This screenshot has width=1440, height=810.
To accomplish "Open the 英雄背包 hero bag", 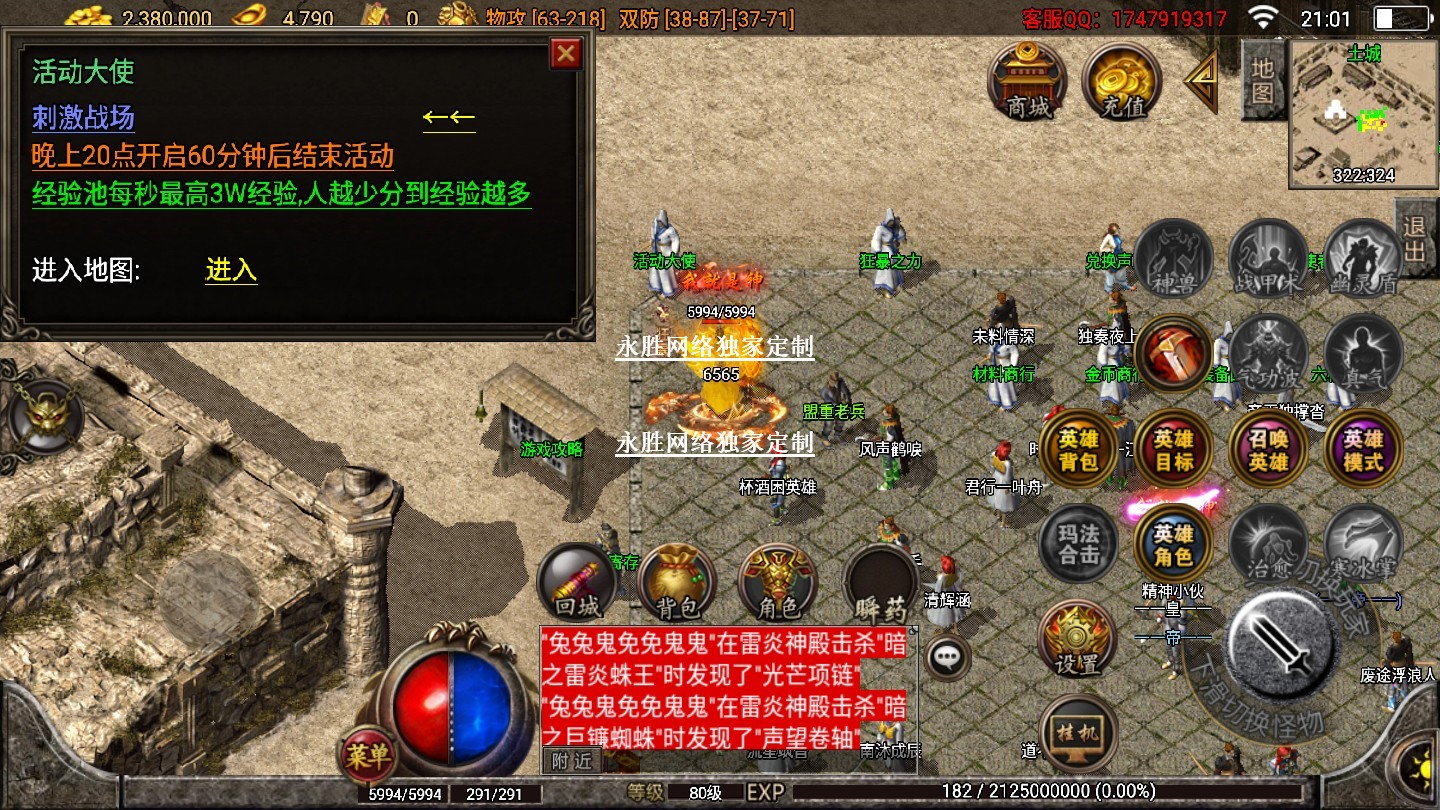I will click(1079, 450).
